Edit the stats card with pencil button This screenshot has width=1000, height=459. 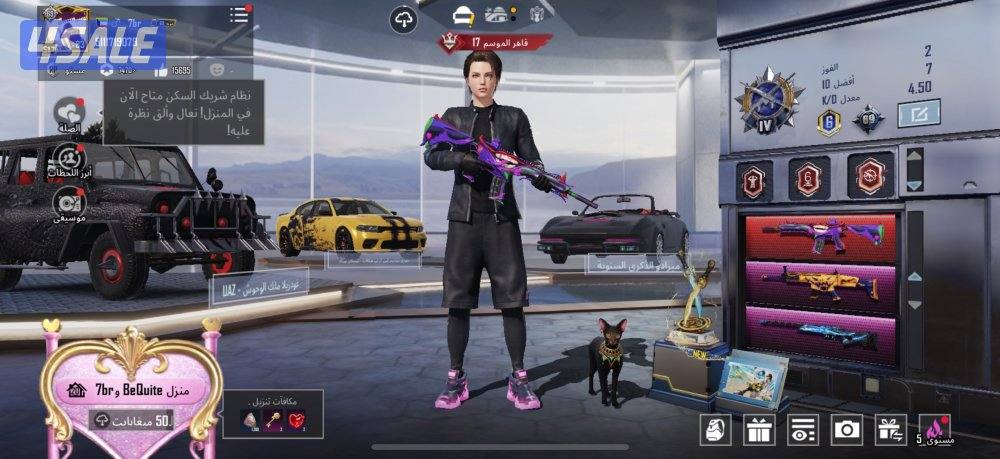(x=918, y=114)
